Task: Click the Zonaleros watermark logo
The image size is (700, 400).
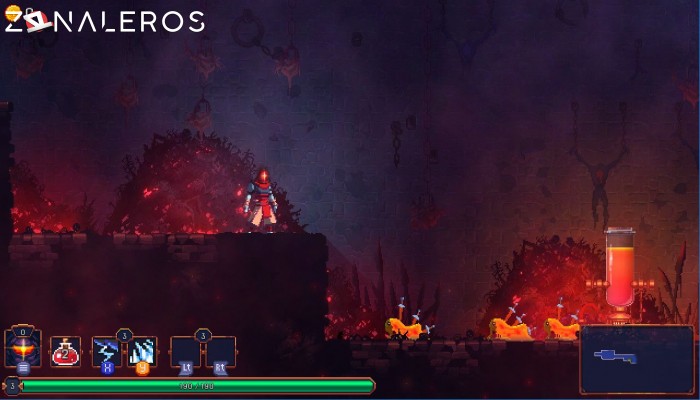Action: [x=103, y=20]
